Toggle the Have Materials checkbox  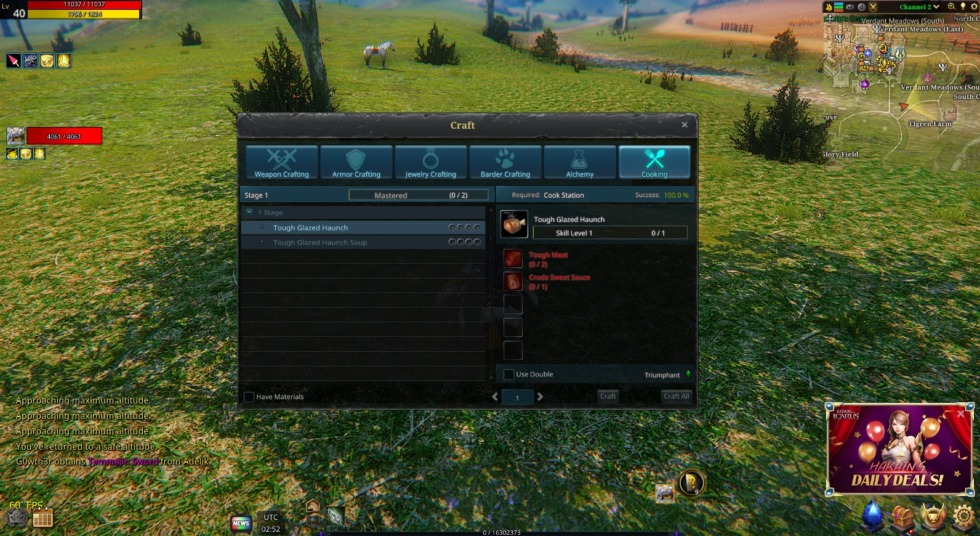[x=249, y=397]
